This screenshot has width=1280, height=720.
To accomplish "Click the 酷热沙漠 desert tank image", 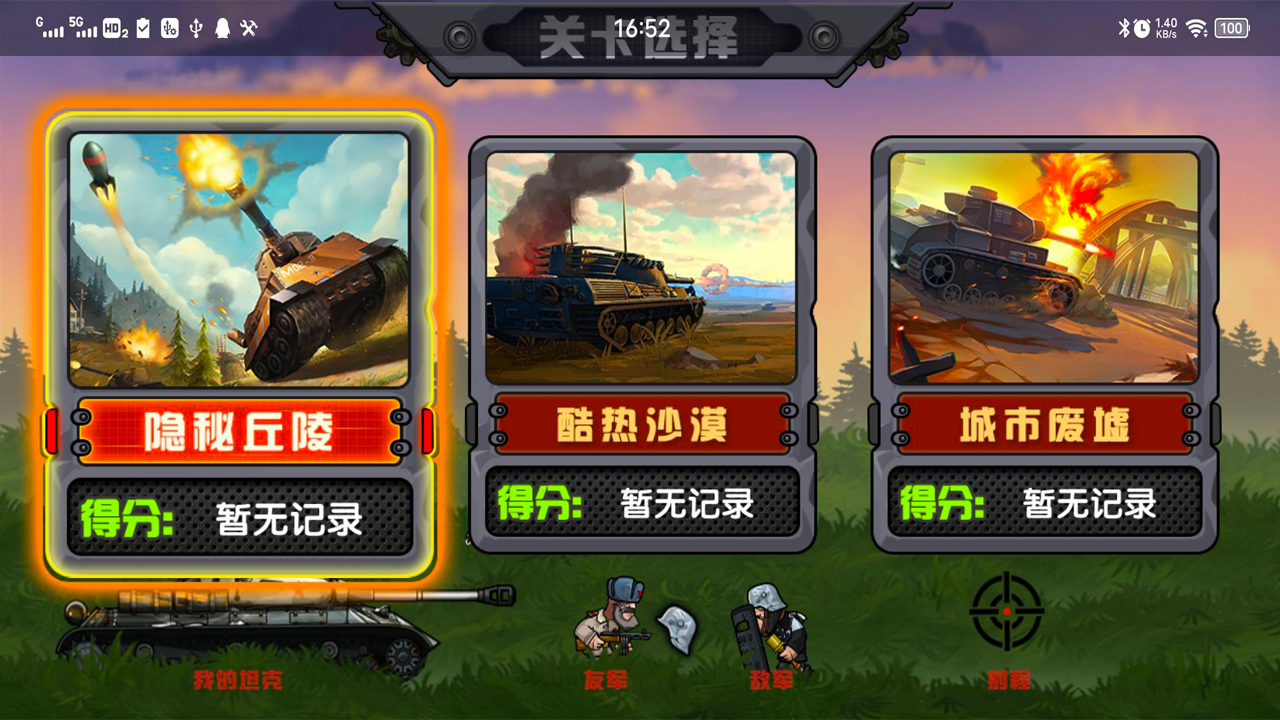I will [643, 265].
